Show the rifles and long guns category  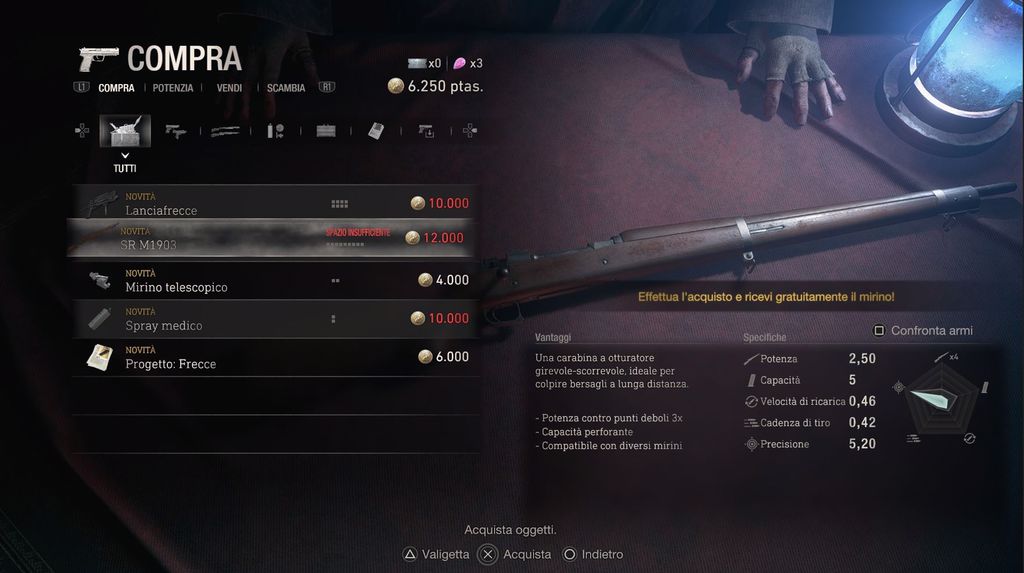coord(225,131)
